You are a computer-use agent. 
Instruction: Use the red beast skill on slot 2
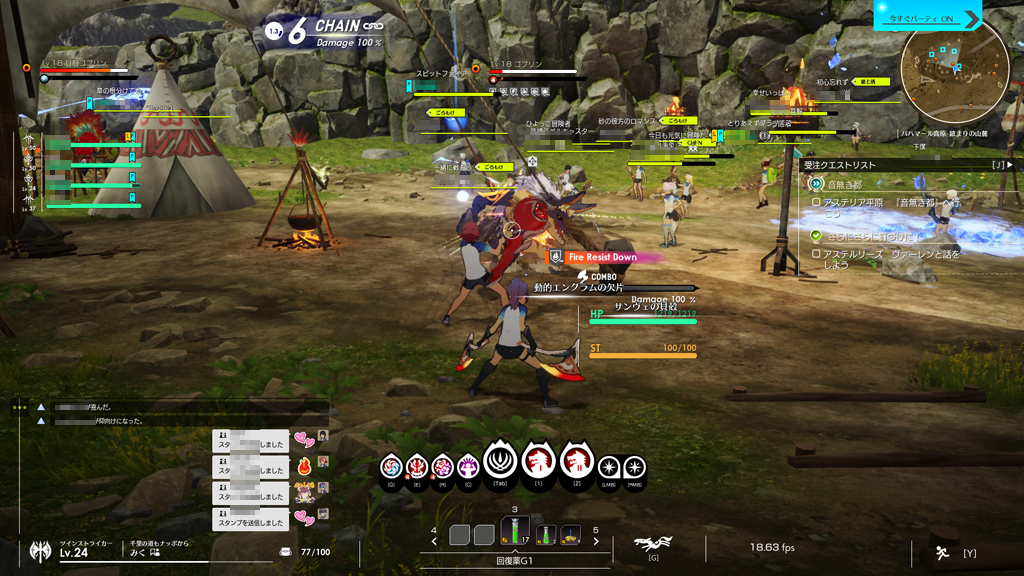(576, 461)
